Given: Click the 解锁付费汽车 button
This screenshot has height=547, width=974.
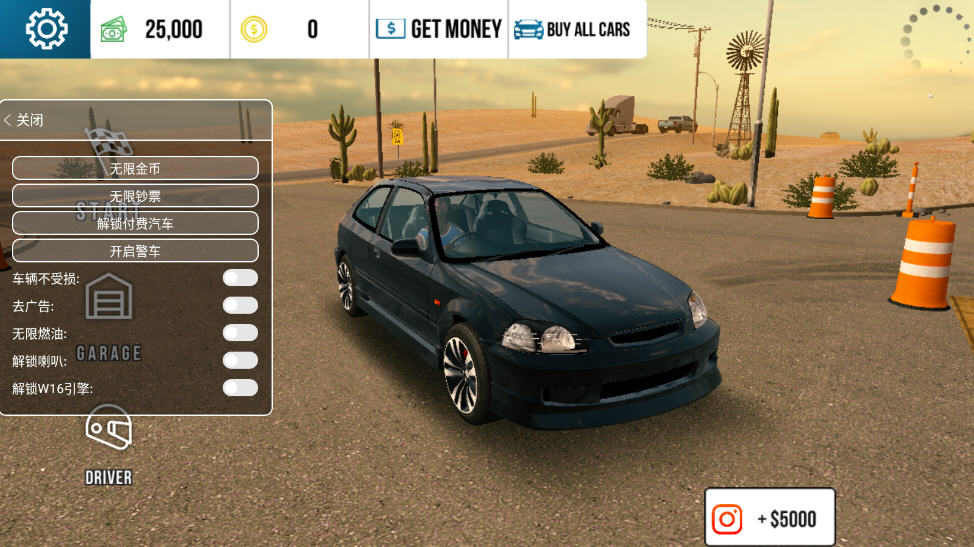Looking at the screenshot, I should (x=135, y=223).
